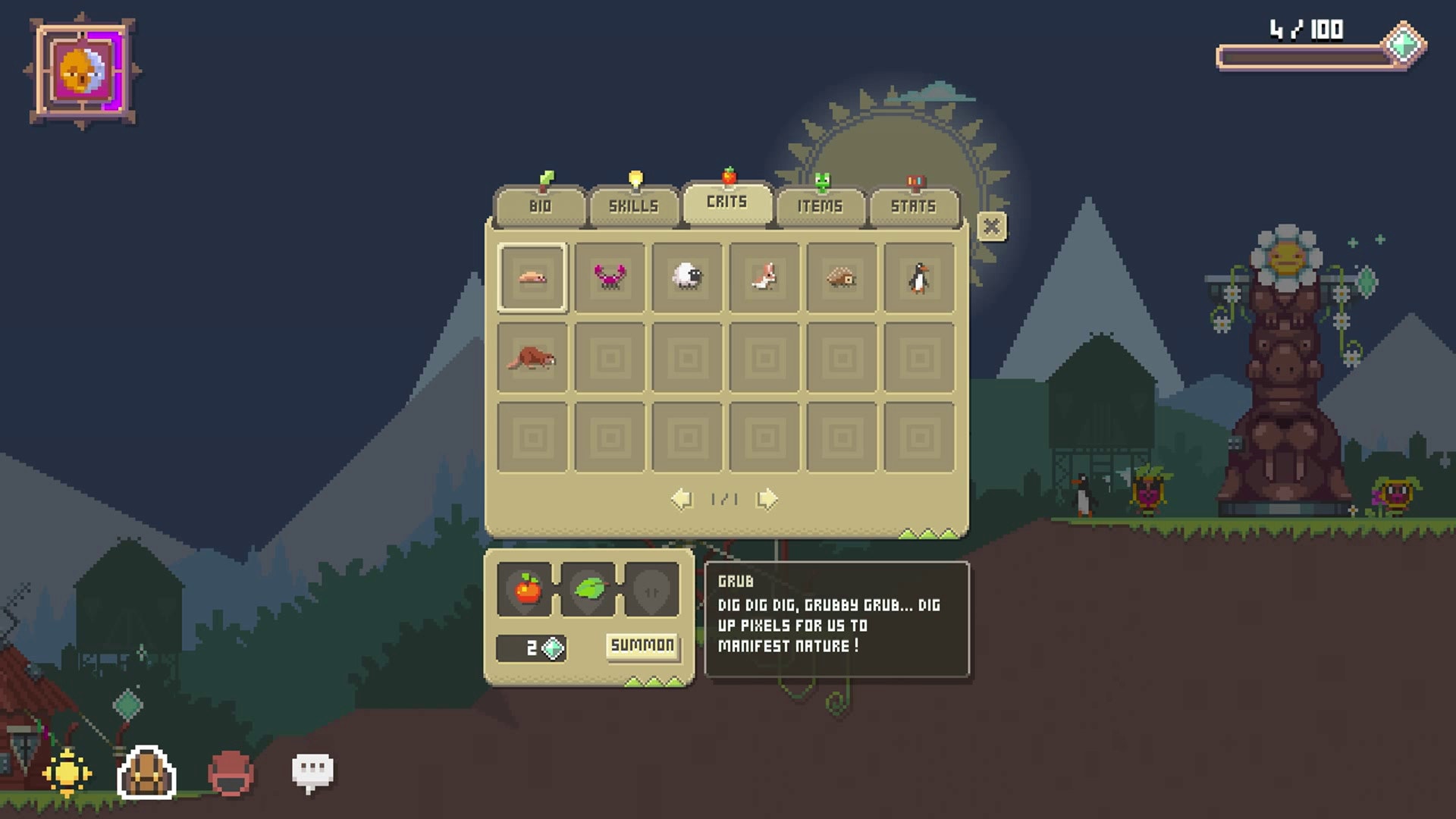This screenshot has width=1456, height=819.
Task: Choose the pink crab critter
Action: point(610,278)
